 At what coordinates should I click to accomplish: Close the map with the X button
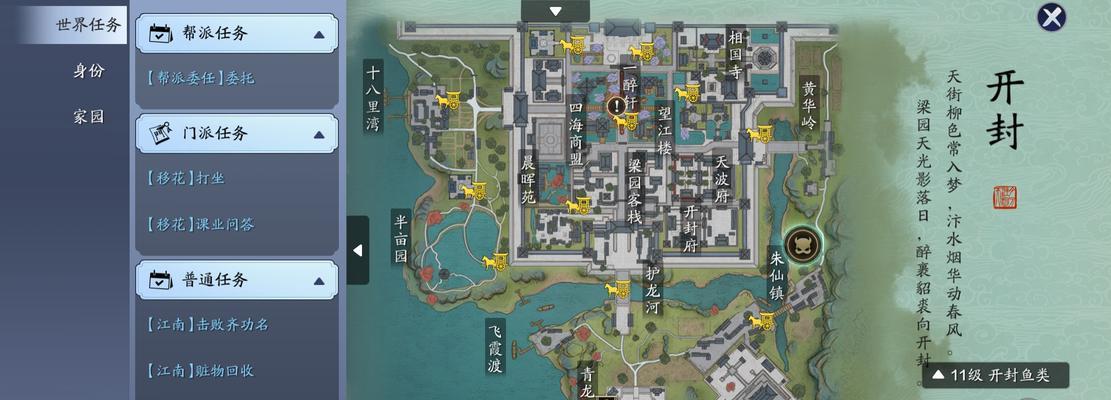tap(1051, 17)
